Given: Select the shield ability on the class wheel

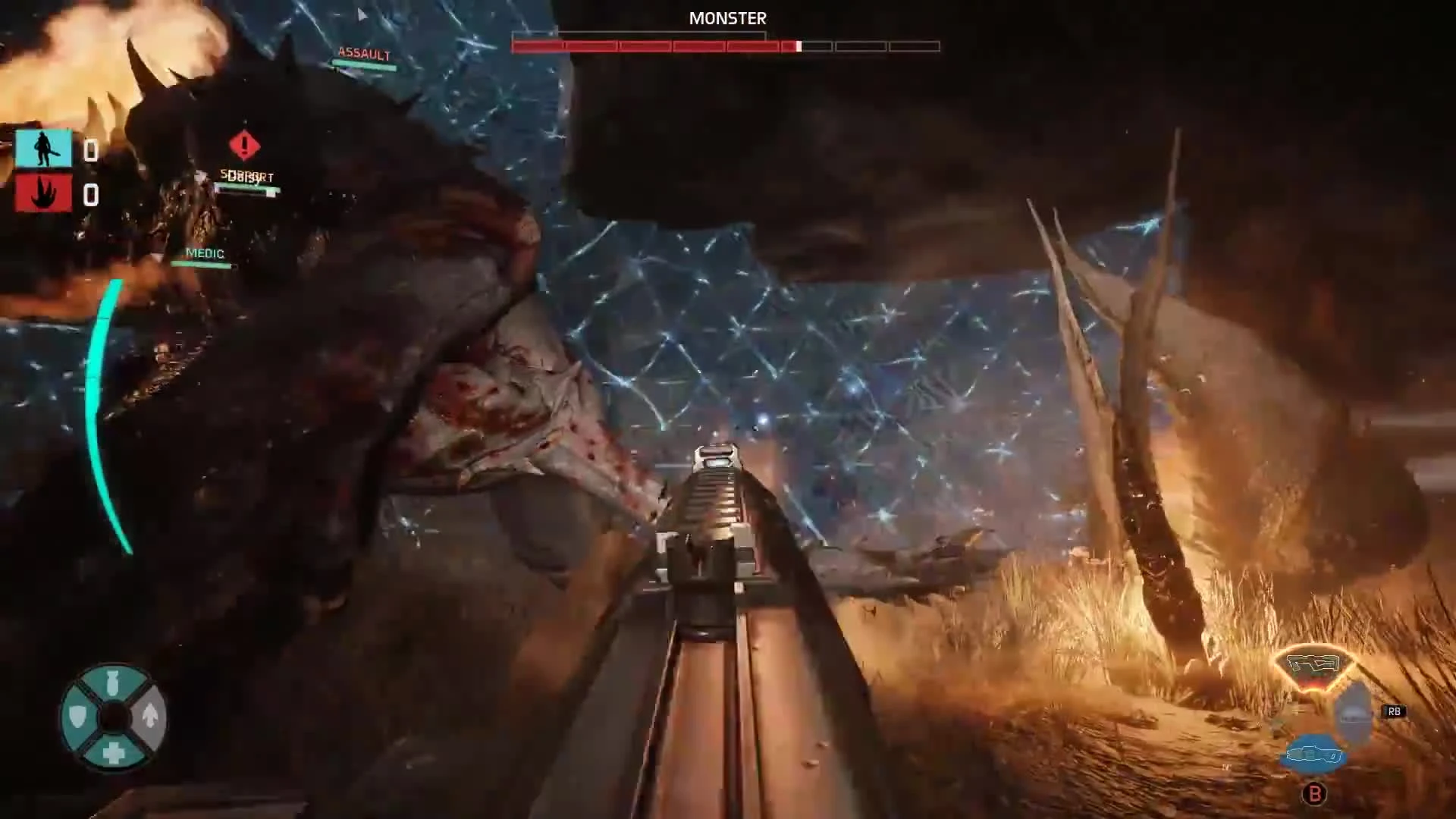Looking at the screenshot, I should pyautogui.click(x=77, y=715).
